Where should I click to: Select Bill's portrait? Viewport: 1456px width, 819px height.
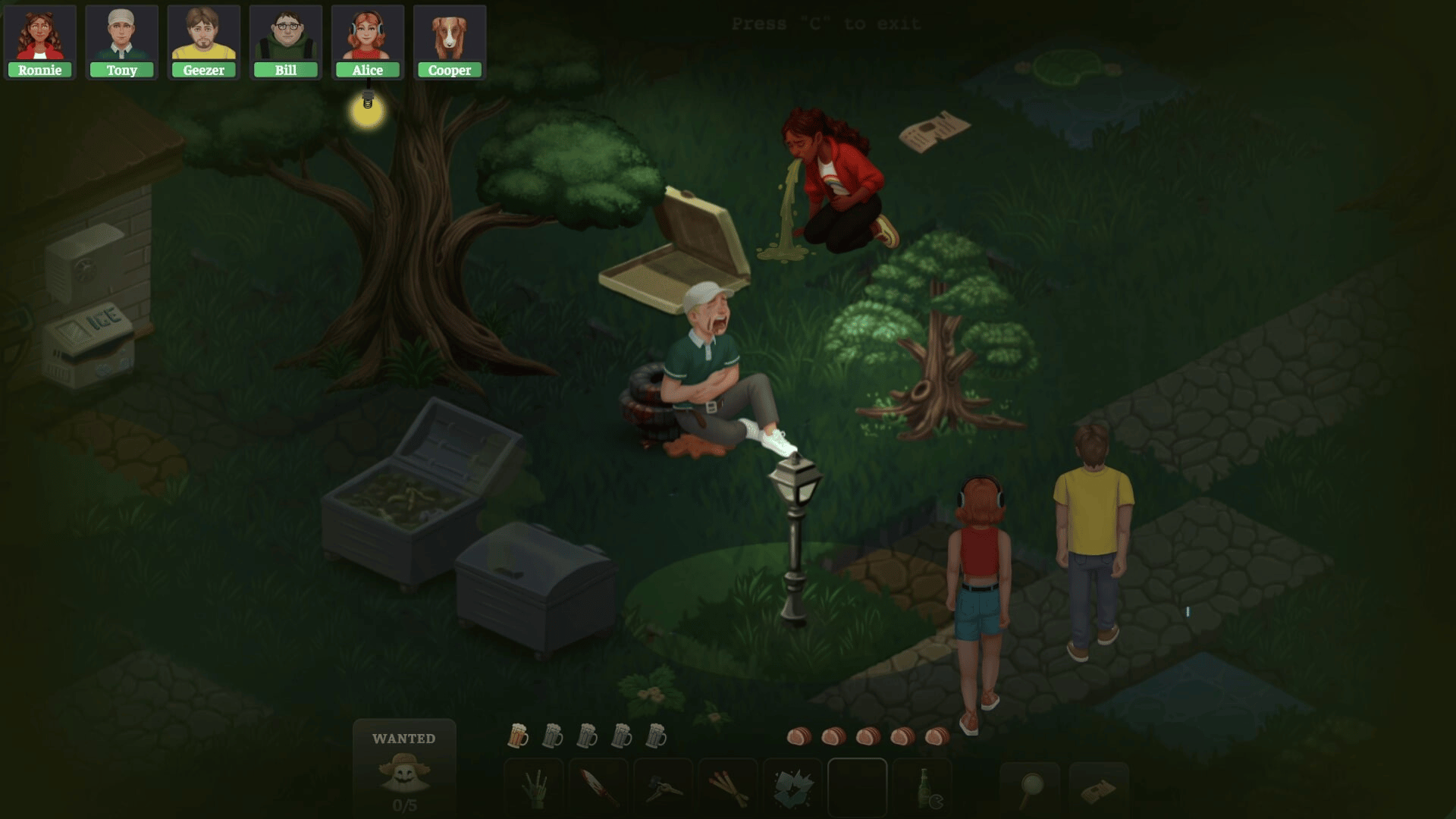[x=285, y=42]
